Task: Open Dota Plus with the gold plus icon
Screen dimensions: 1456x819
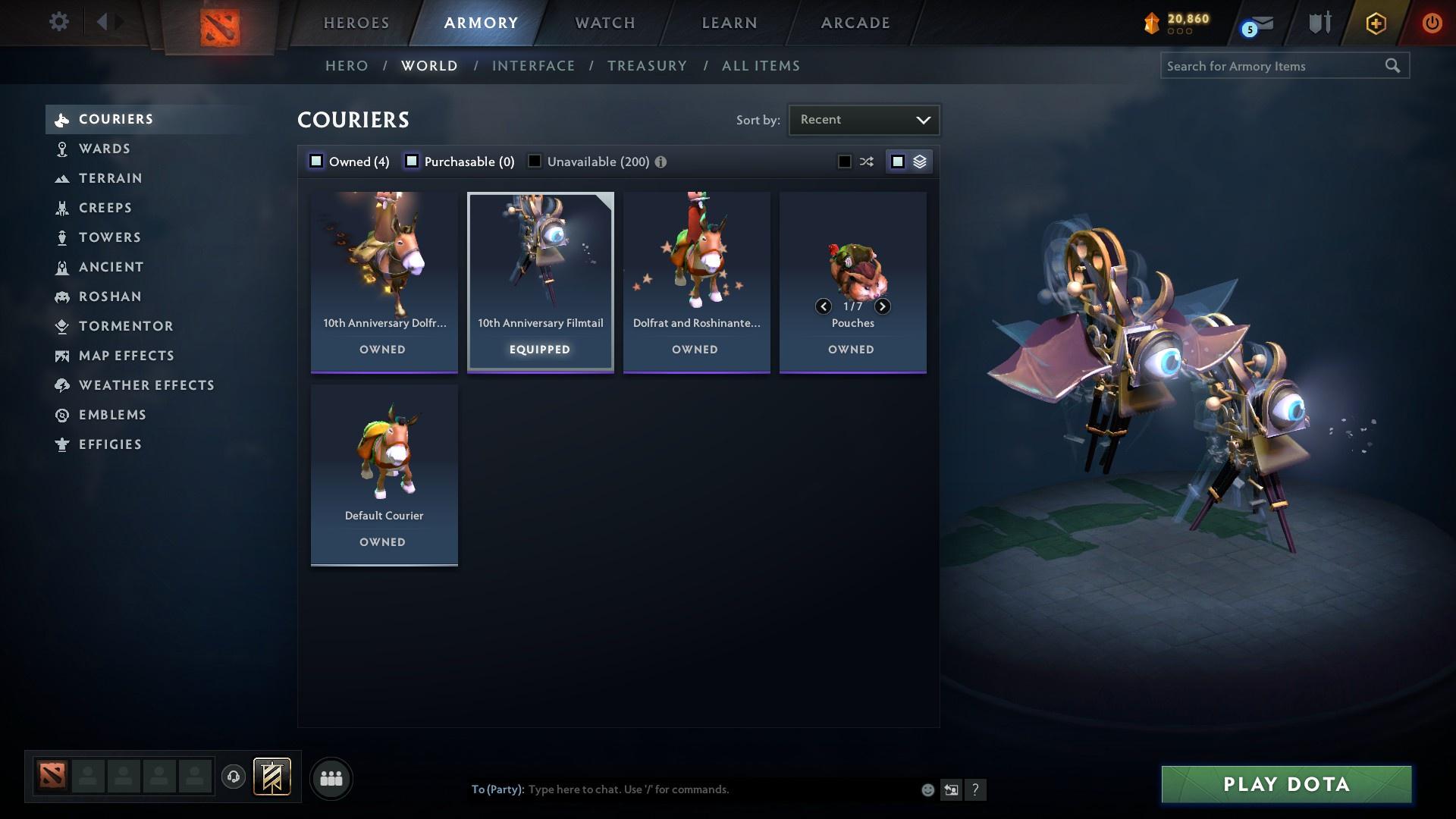Action: (1374, 23)
